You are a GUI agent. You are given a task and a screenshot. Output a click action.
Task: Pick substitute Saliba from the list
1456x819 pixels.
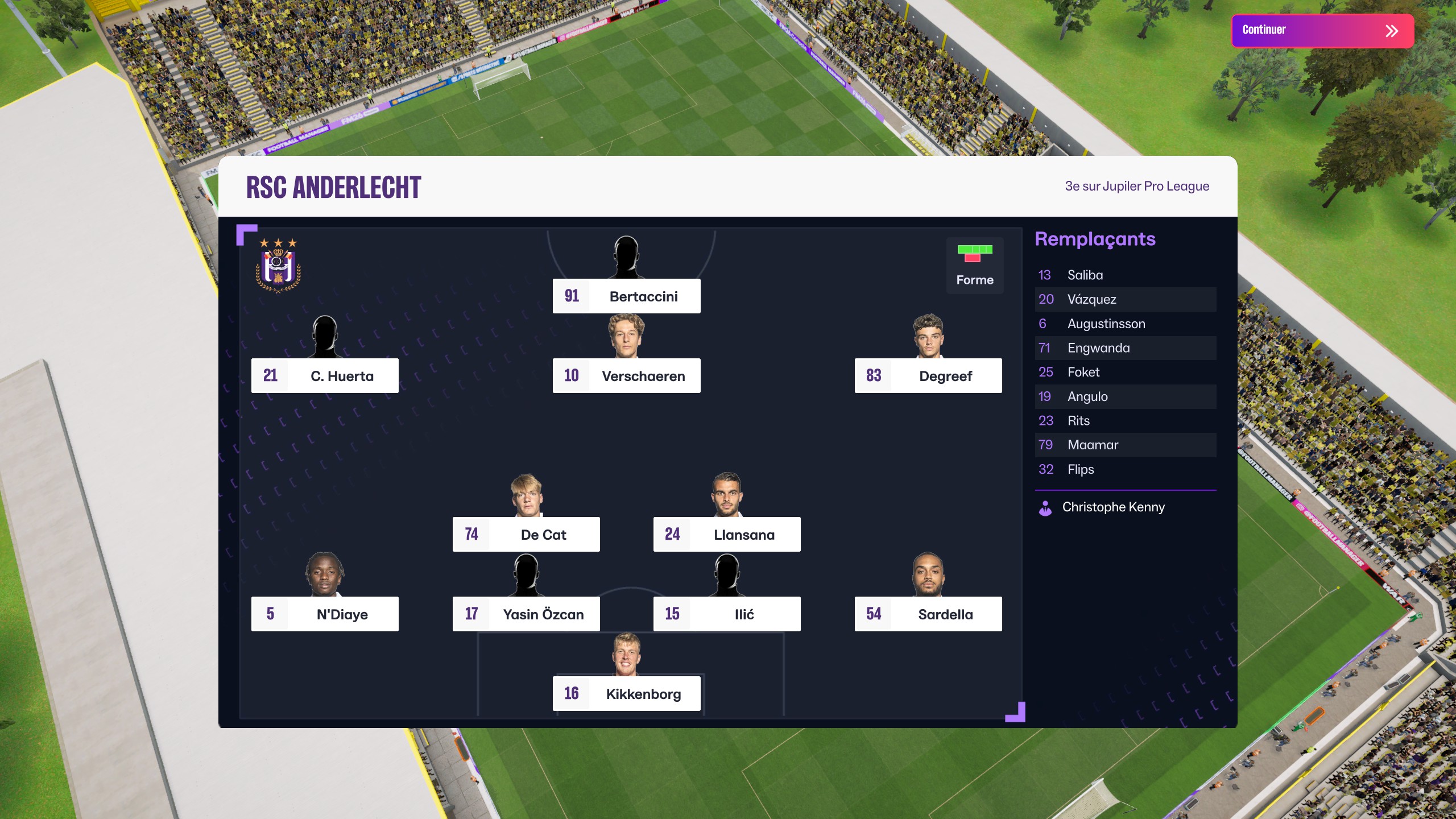click(x=1125, y=275)
